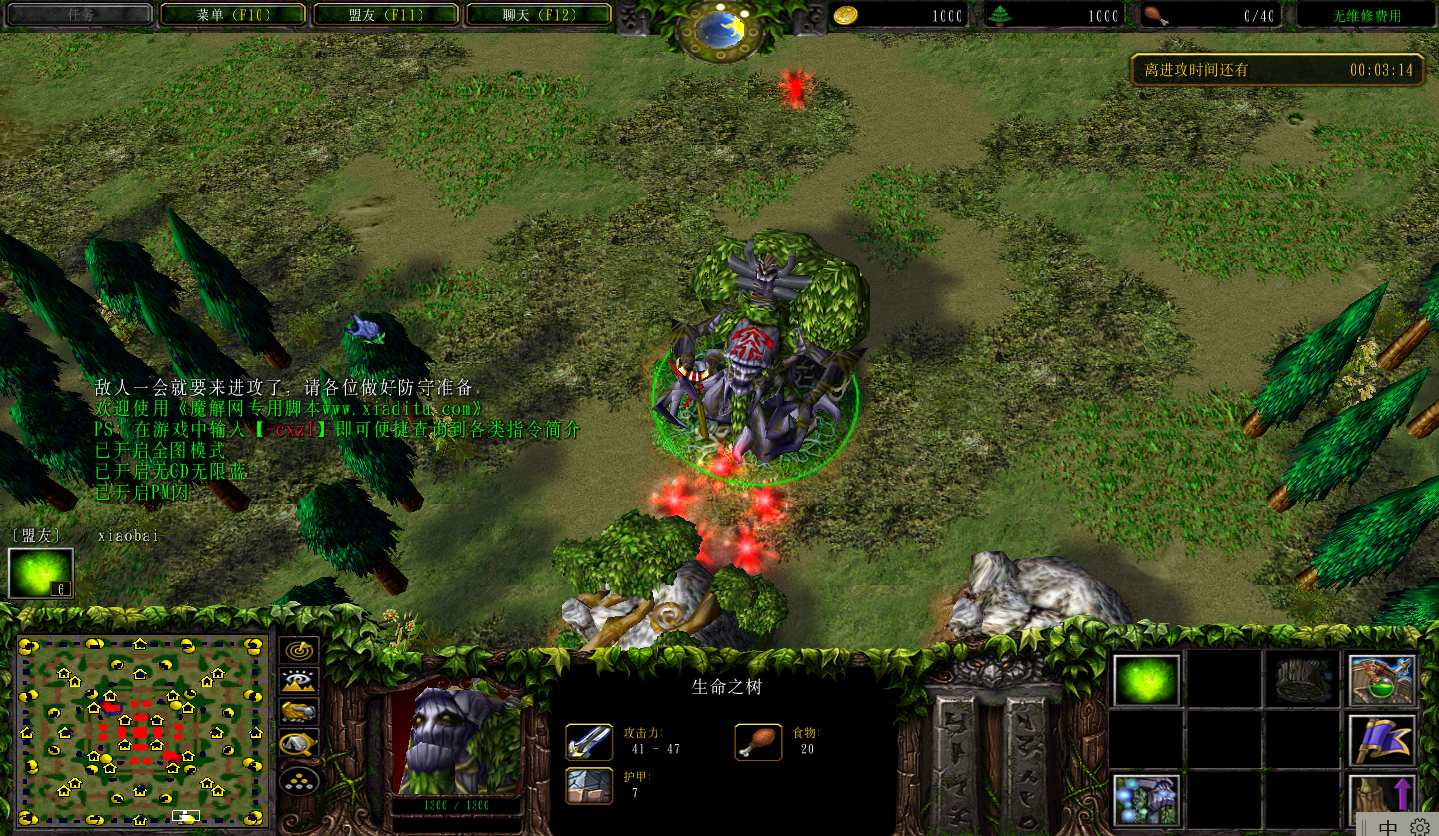Toggle minimap ally color mode button
The width and height of the screenshot is (1439, 836).
(298, 712)
